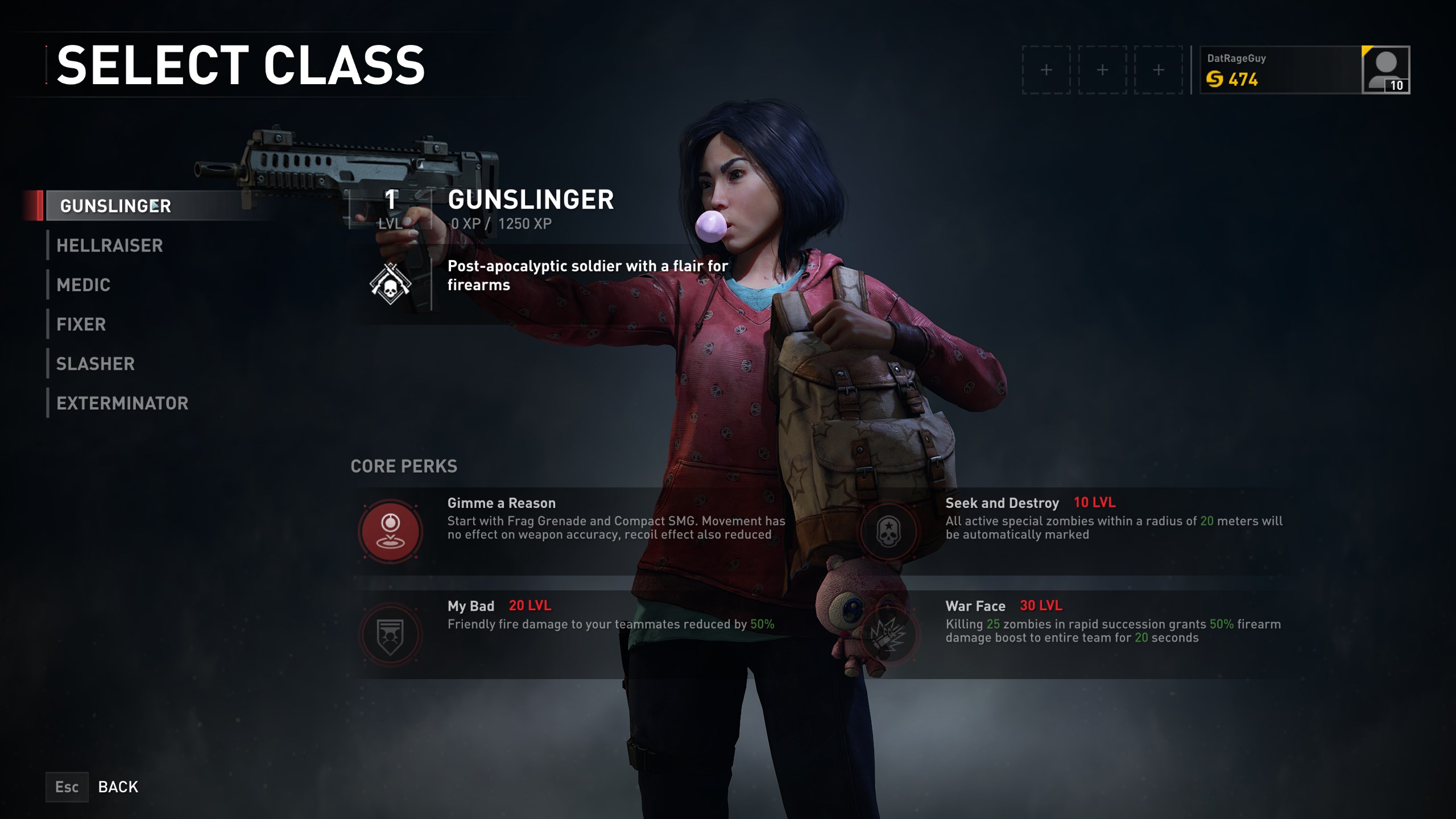
Task: Choose the Slasher class
Action: [96, 363]
